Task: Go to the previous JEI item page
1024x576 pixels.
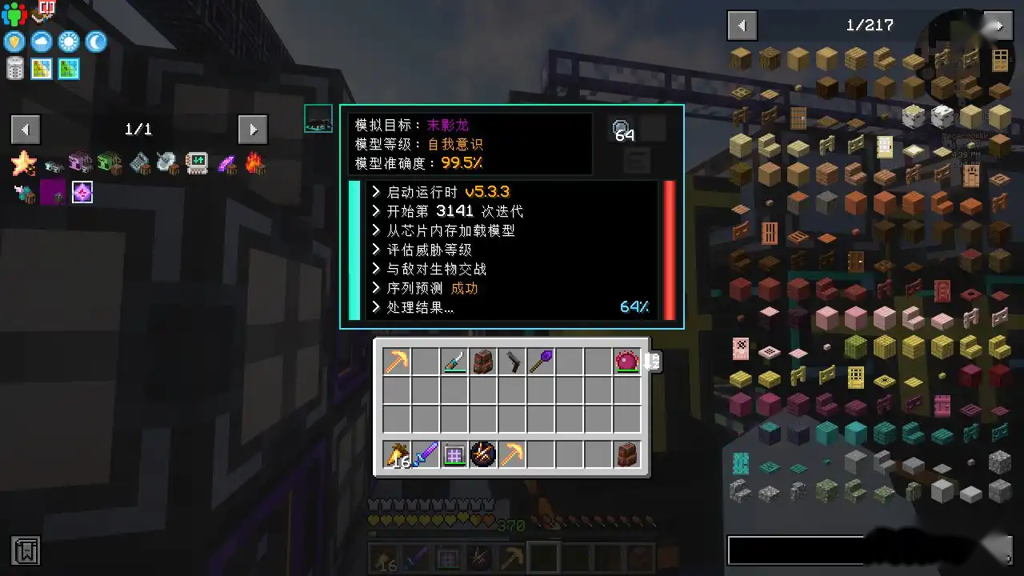Action: click(742, 25)
